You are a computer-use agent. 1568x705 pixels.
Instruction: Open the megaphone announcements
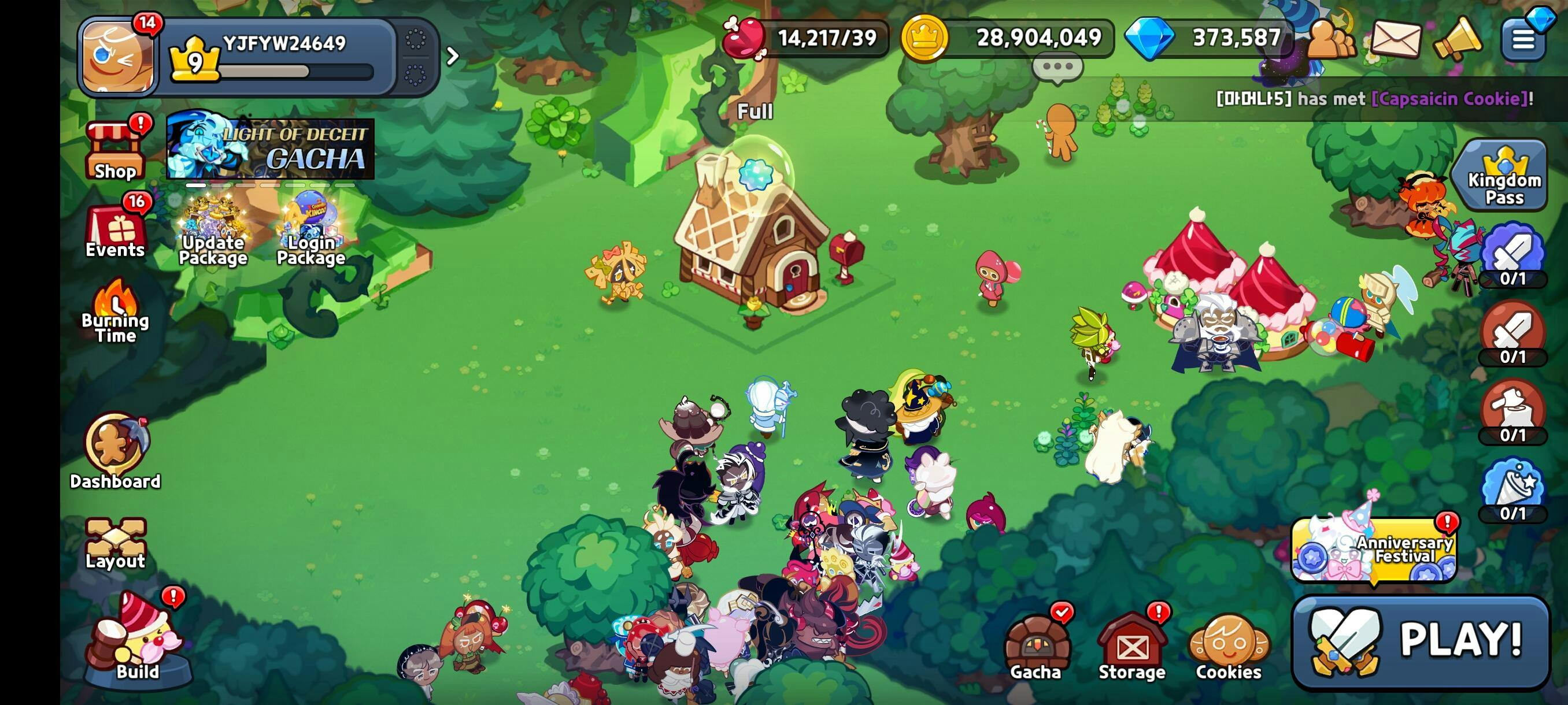coord(1457,39)
